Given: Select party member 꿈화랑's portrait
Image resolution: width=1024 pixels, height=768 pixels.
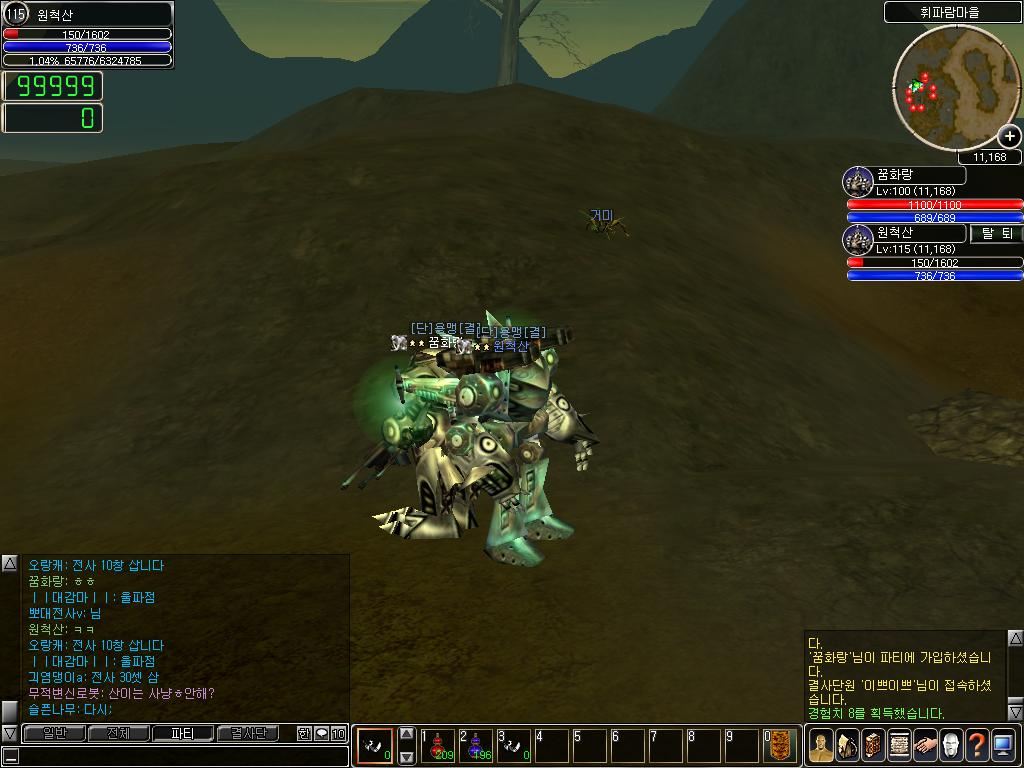Looking at the screenshot, I should click(x=859, y=182).
